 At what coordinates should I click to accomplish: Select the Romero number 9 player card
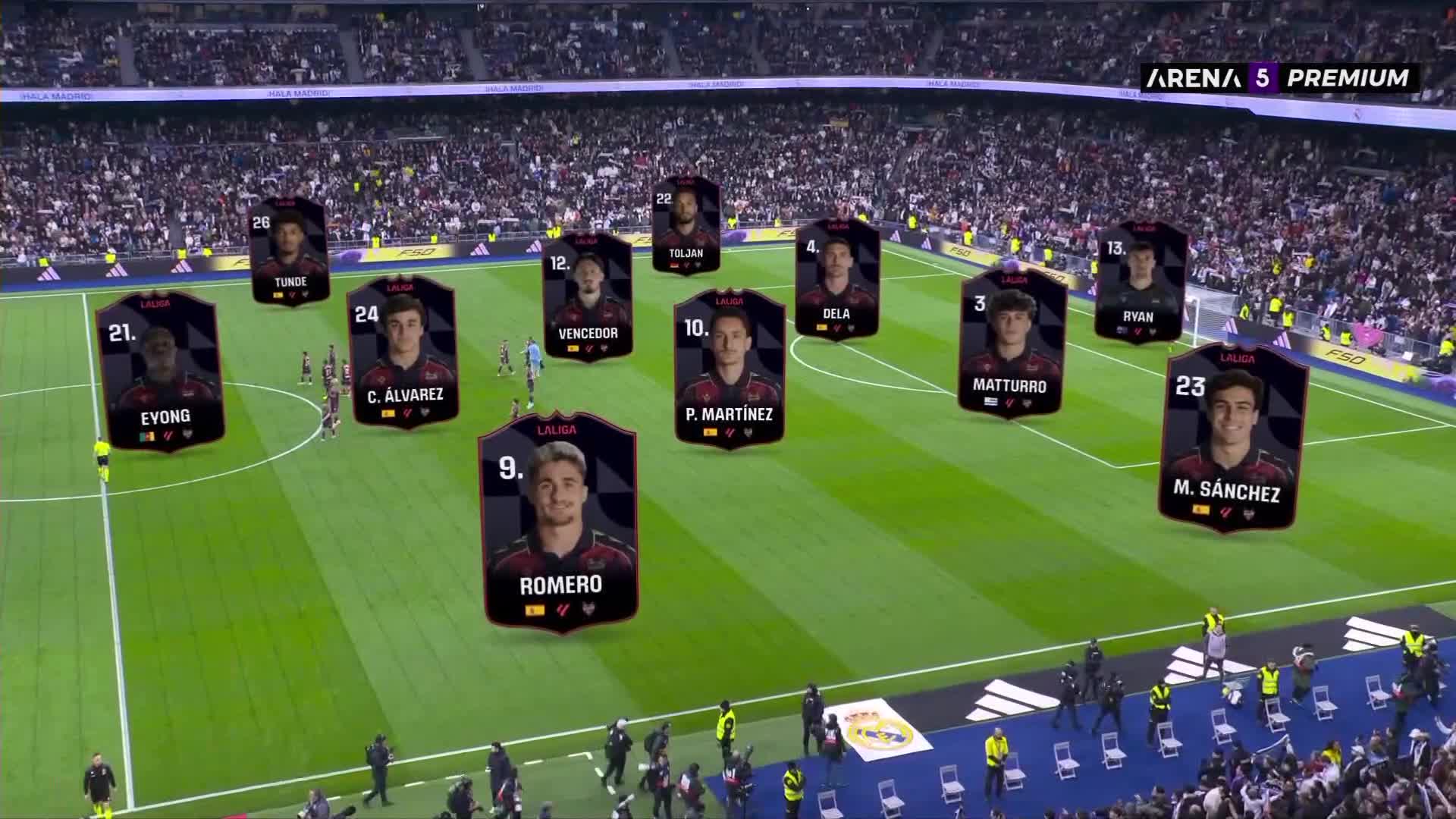point(559,523)
